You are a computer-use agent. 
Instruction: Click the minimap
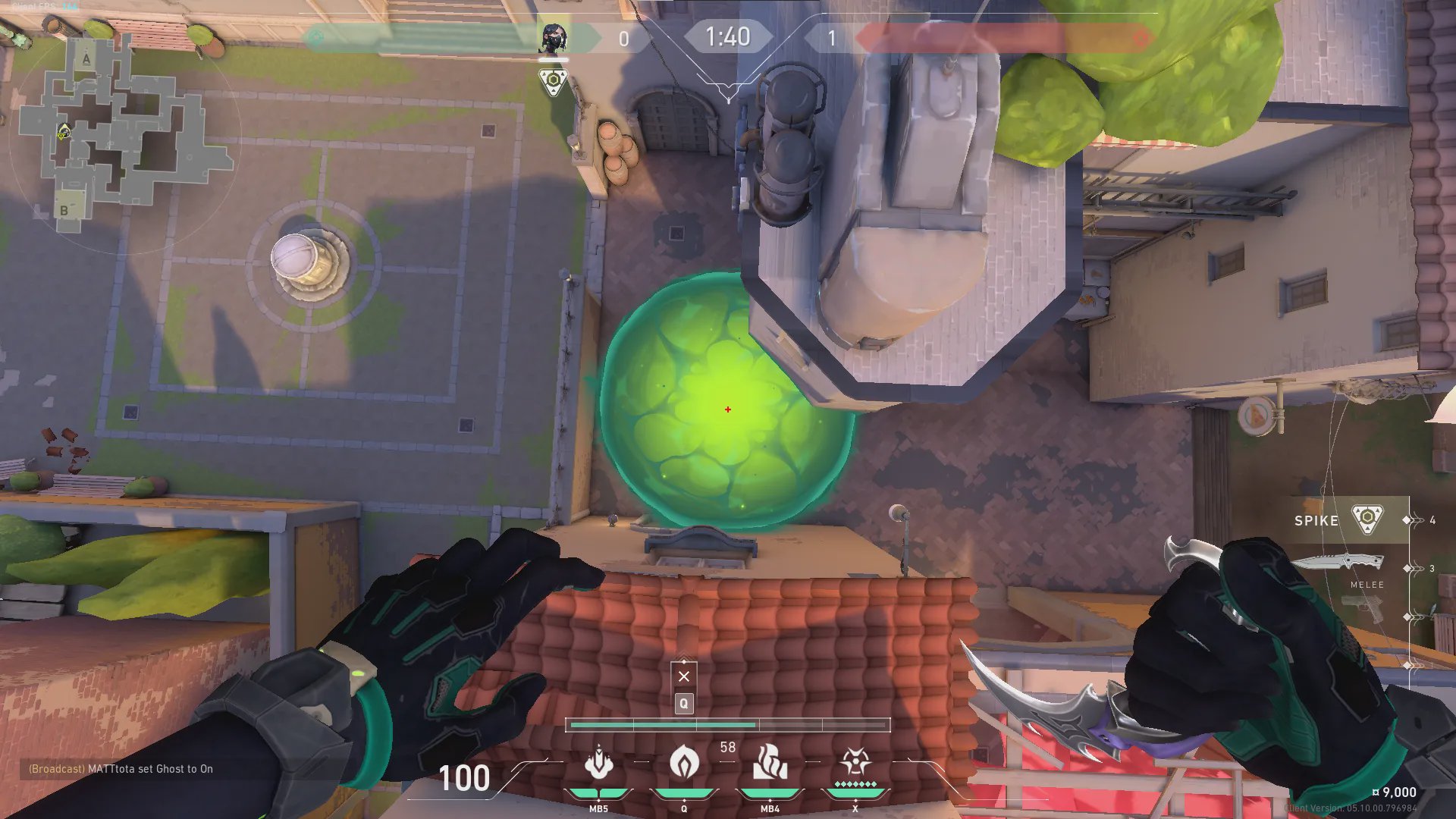point(121,129)
